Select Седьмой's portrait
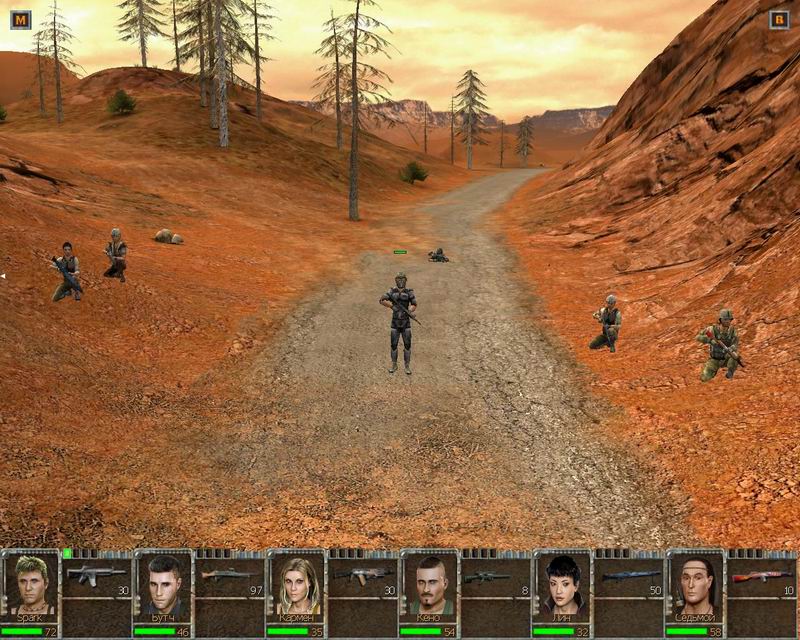This screenshot has height=640, width=800. coord(696,583)
